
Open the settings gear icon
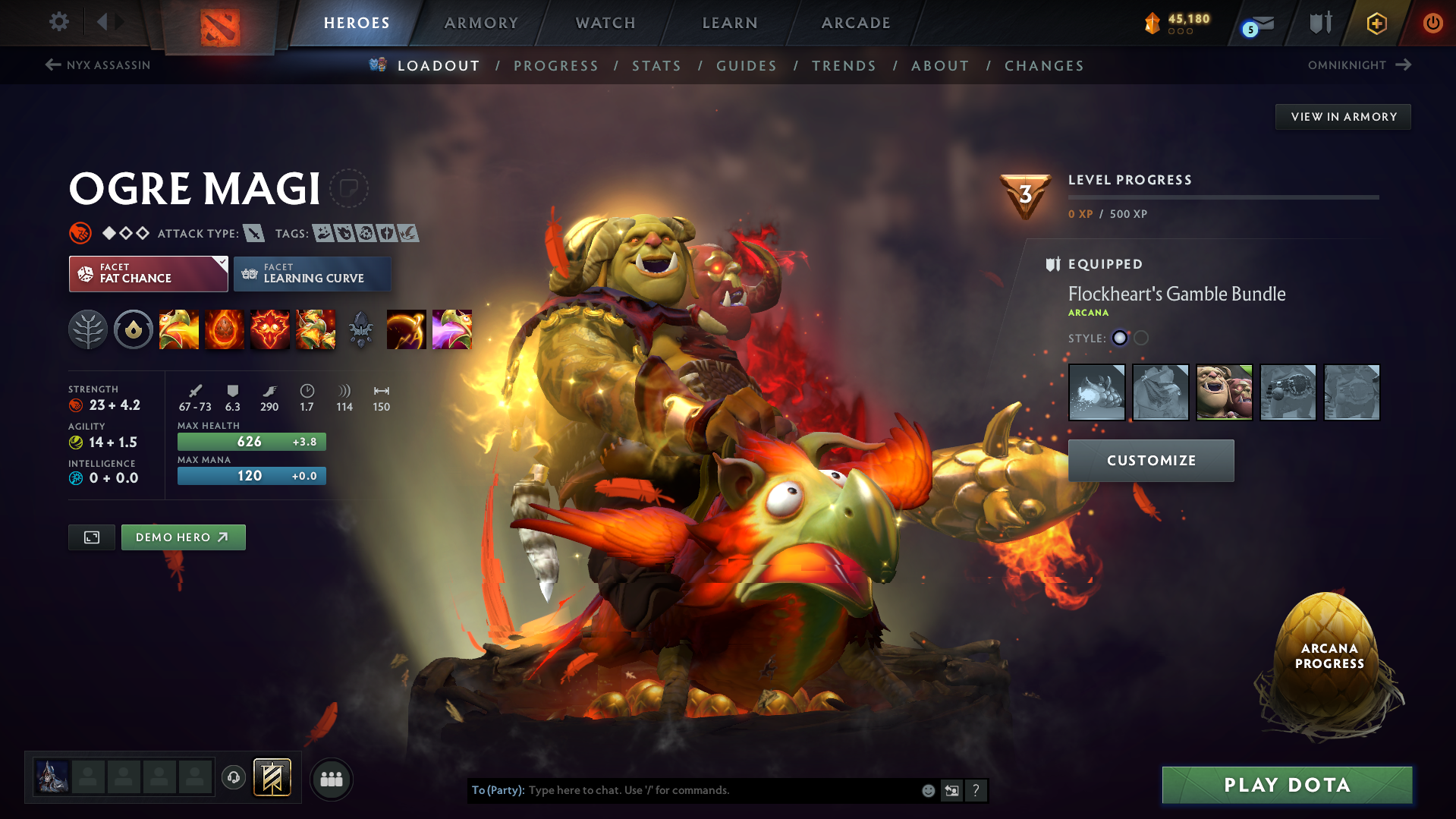click(58, 22)
